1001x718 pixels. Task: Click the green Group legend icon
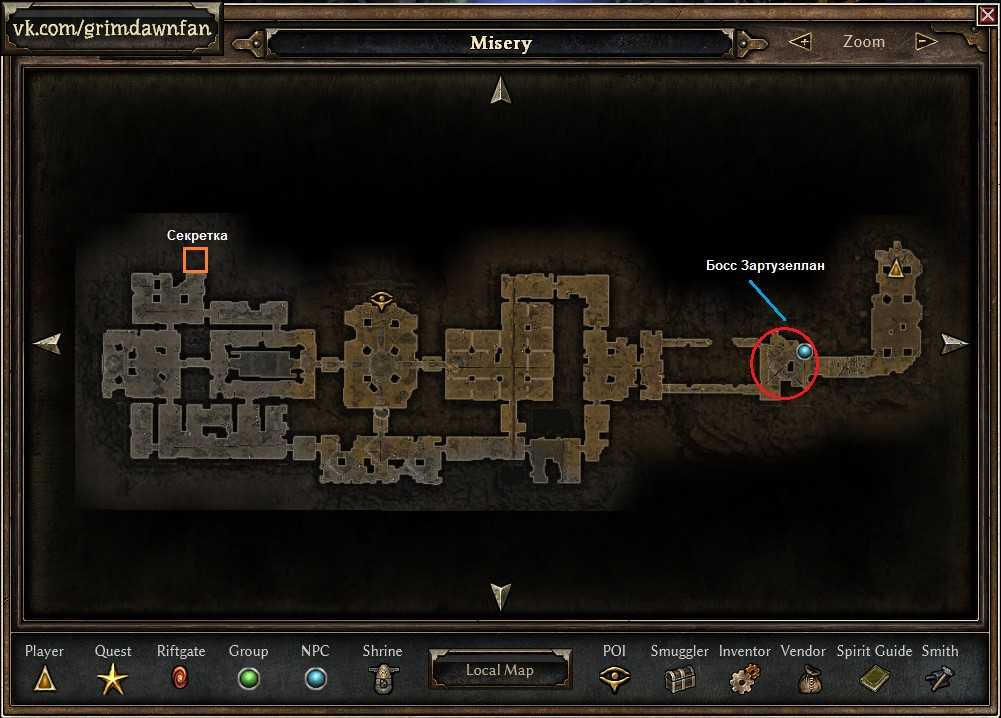pos(248,680)
